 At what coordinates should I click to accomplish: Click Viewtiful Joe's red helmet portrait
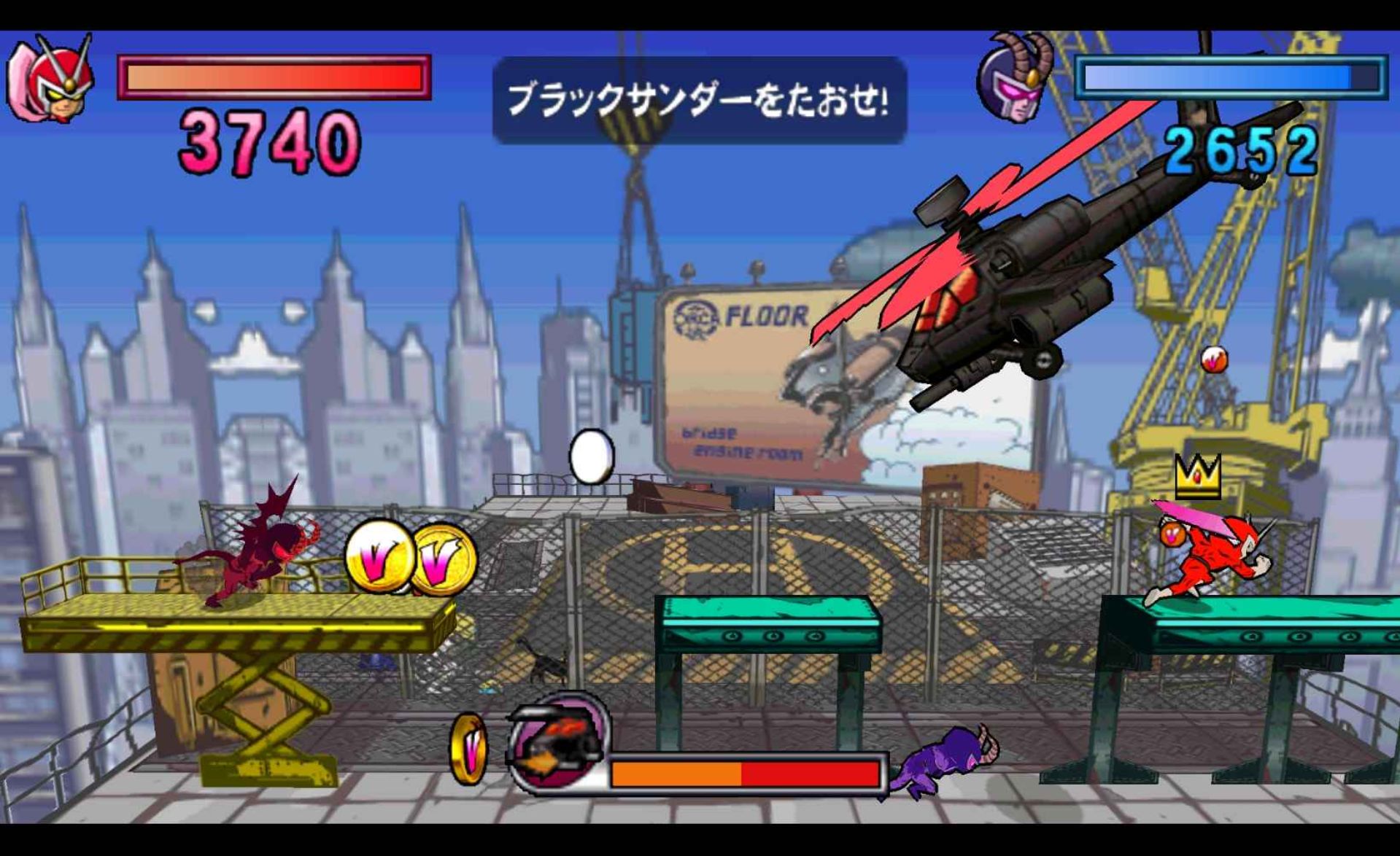[x=53, y=79]
